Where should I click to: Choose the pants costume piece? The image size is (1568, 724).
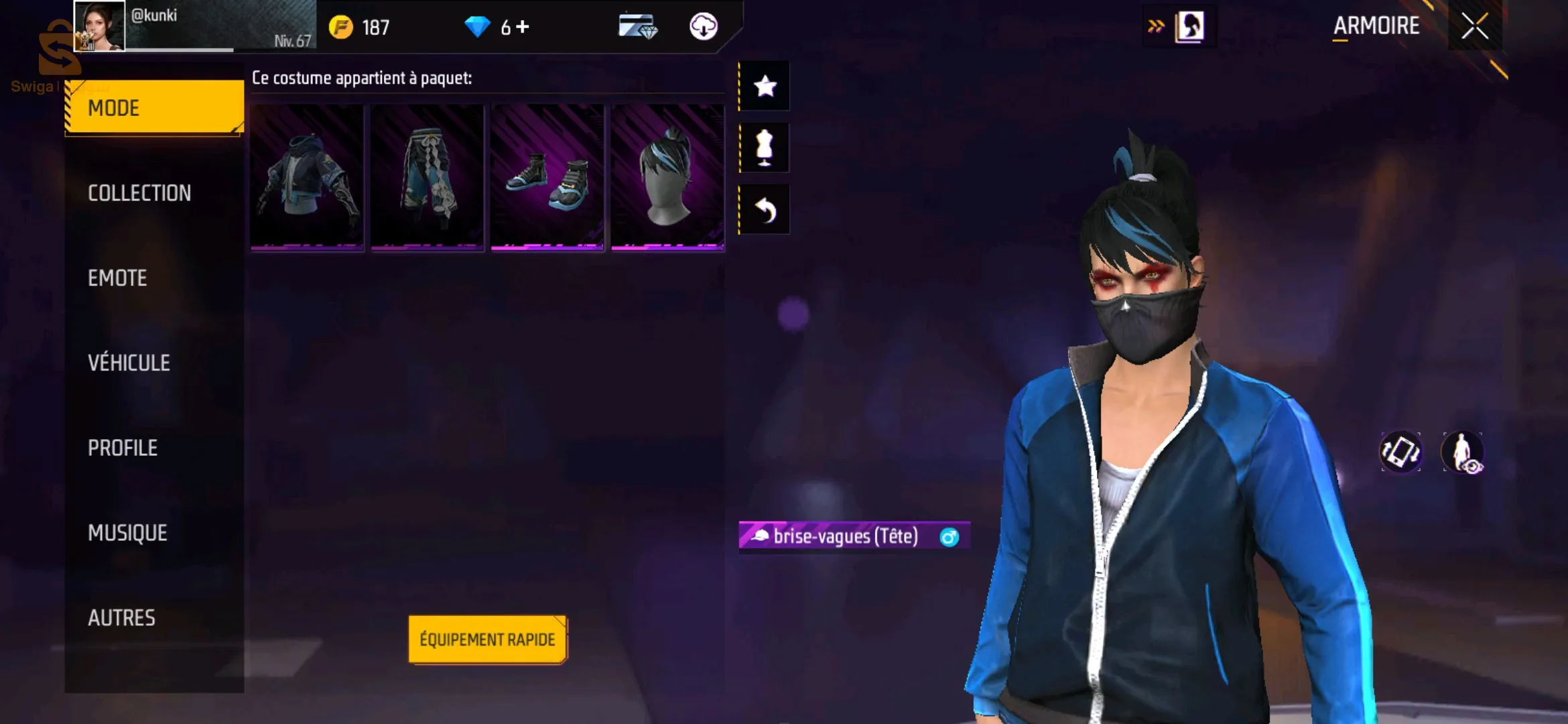tap(428, 177)
